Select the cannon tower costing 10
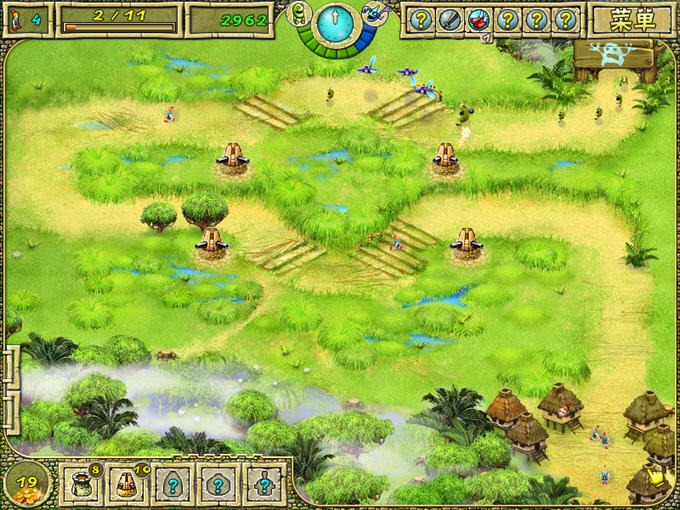 [x=126, y=483]
